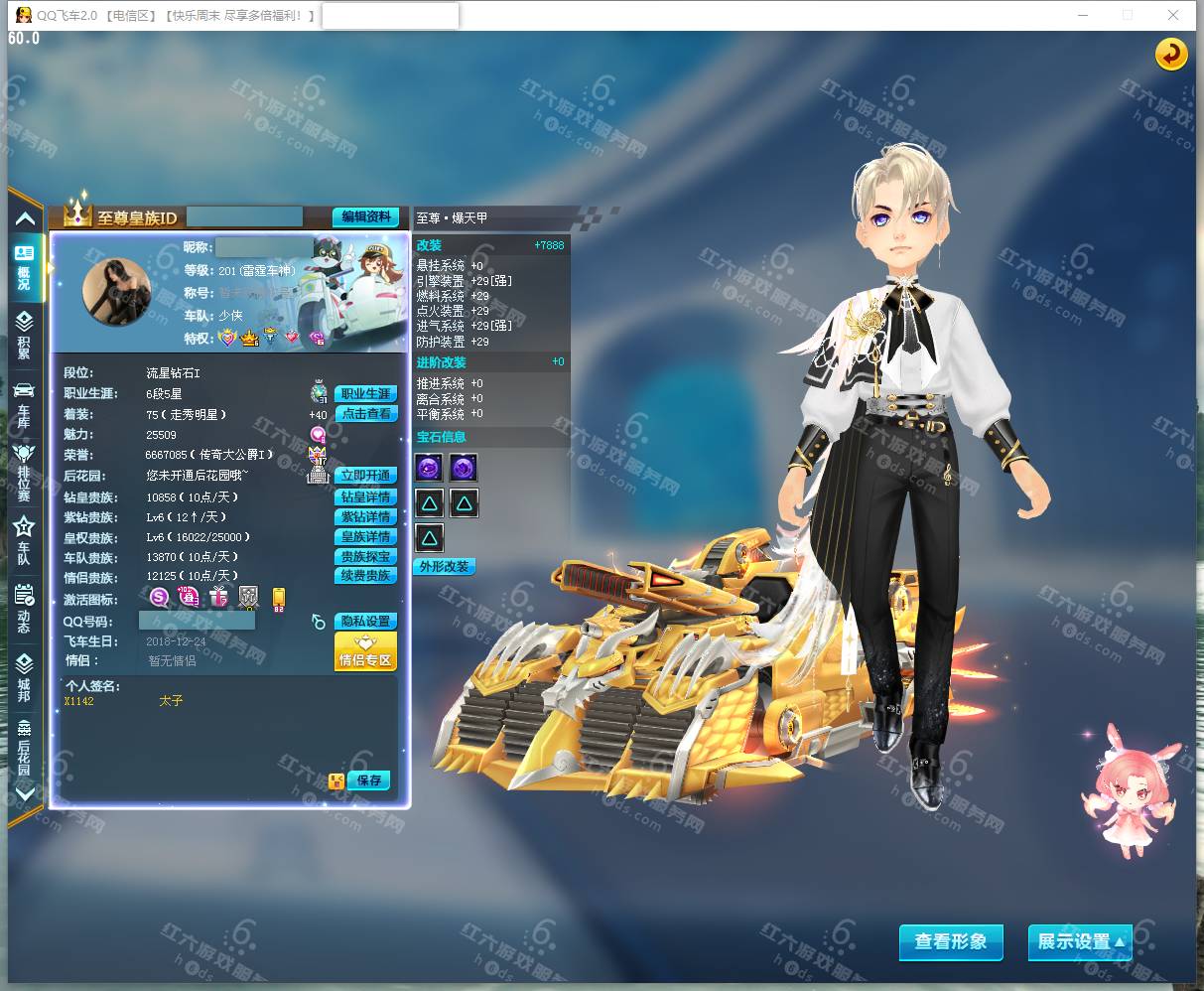Switch to the 排位赛 ranked match tab
Screen dimensions: 1204x991
[24, 472]
